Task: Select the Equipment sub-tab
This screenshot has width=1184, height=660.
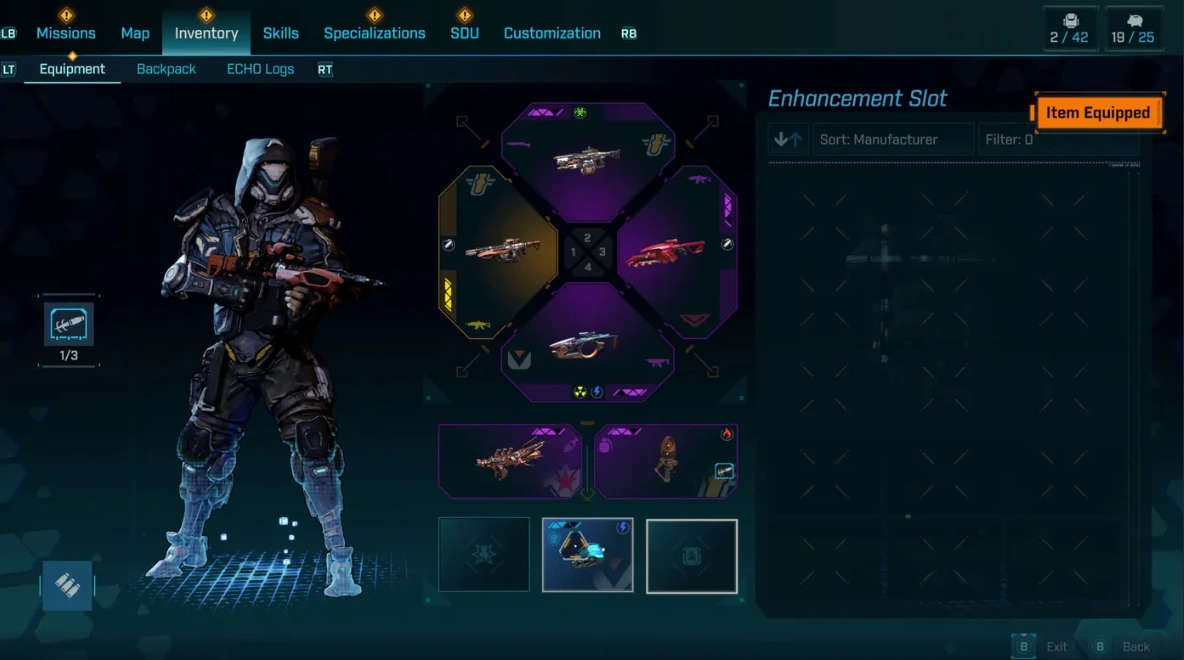Action: [x=72, y=69]
